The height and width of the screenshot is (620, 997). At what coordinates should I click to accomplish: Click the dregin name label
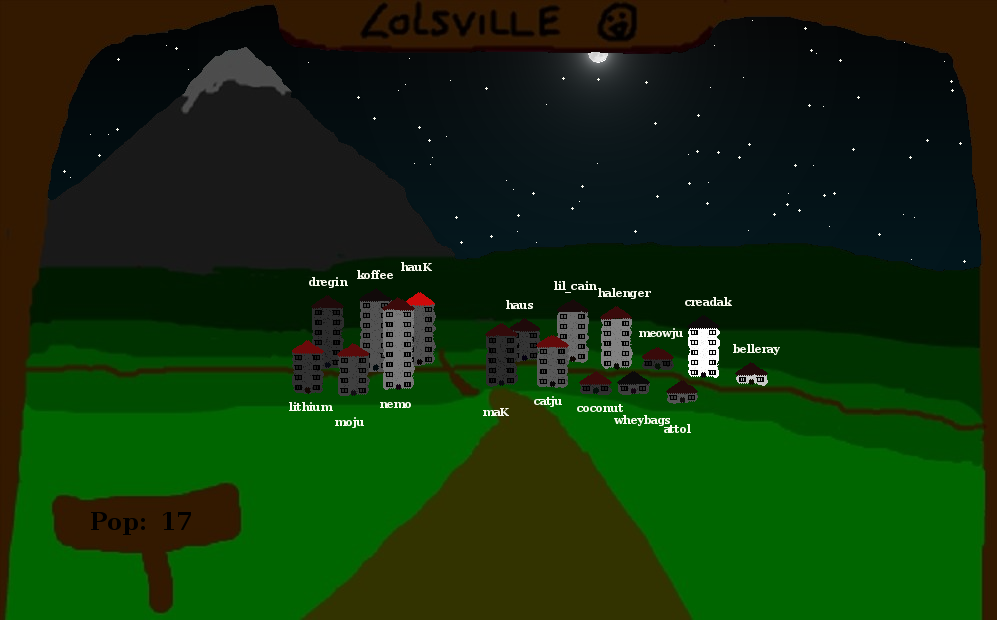328,282
